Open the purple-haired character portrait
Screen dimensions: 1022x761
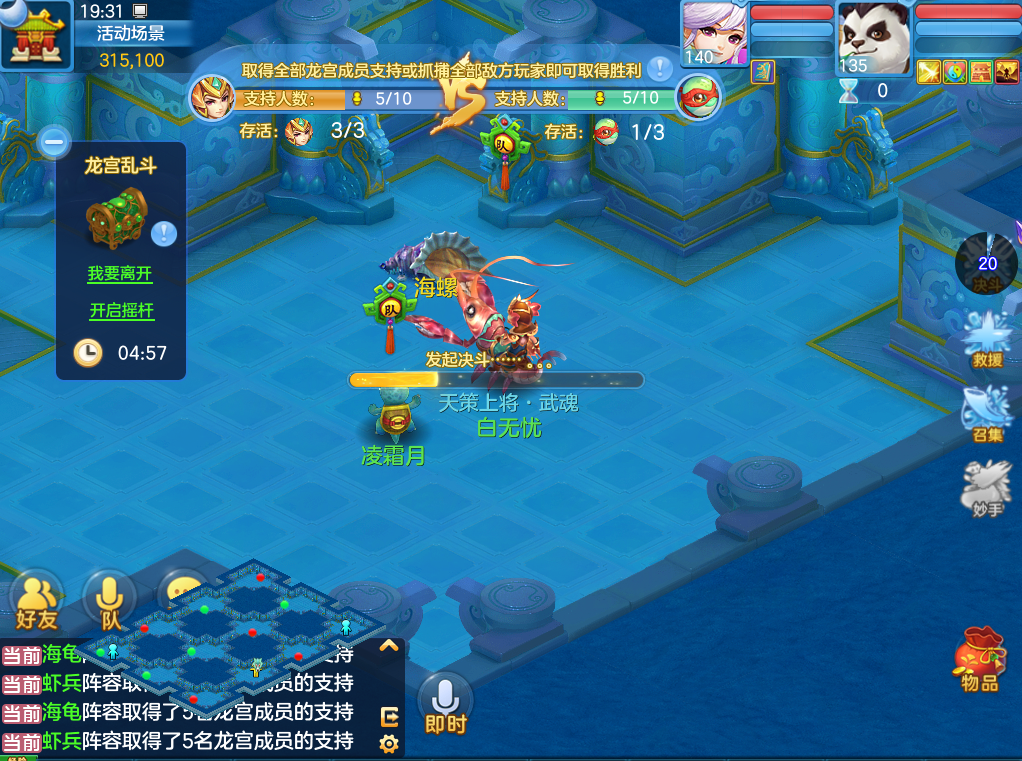point(714,34)
